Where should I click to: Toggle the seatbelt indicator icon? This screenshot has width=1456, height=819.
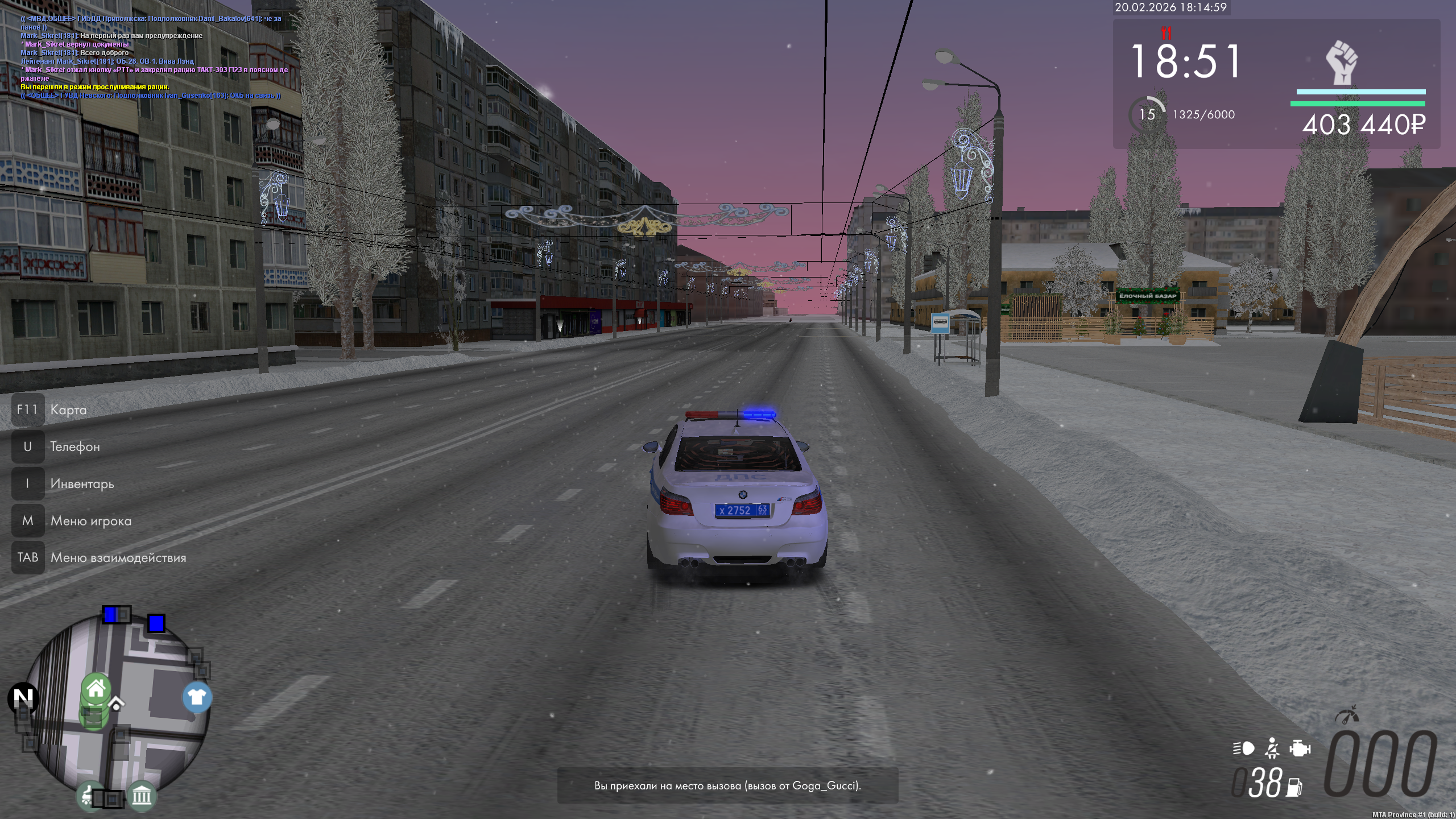pyautogui.click(x=1272, y=748)
